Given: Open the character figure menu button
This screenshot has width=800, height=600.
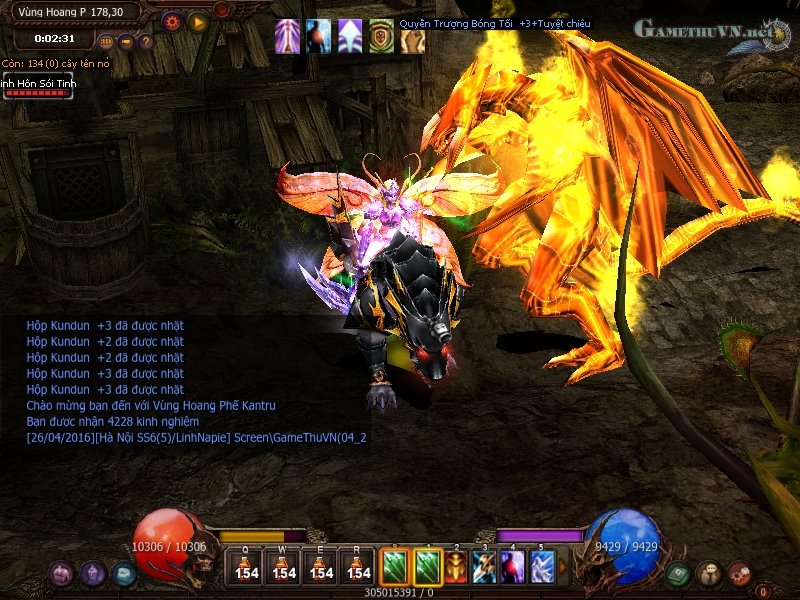Looking at the screenshot, I should pyautogui.click(x=708, y=574).
